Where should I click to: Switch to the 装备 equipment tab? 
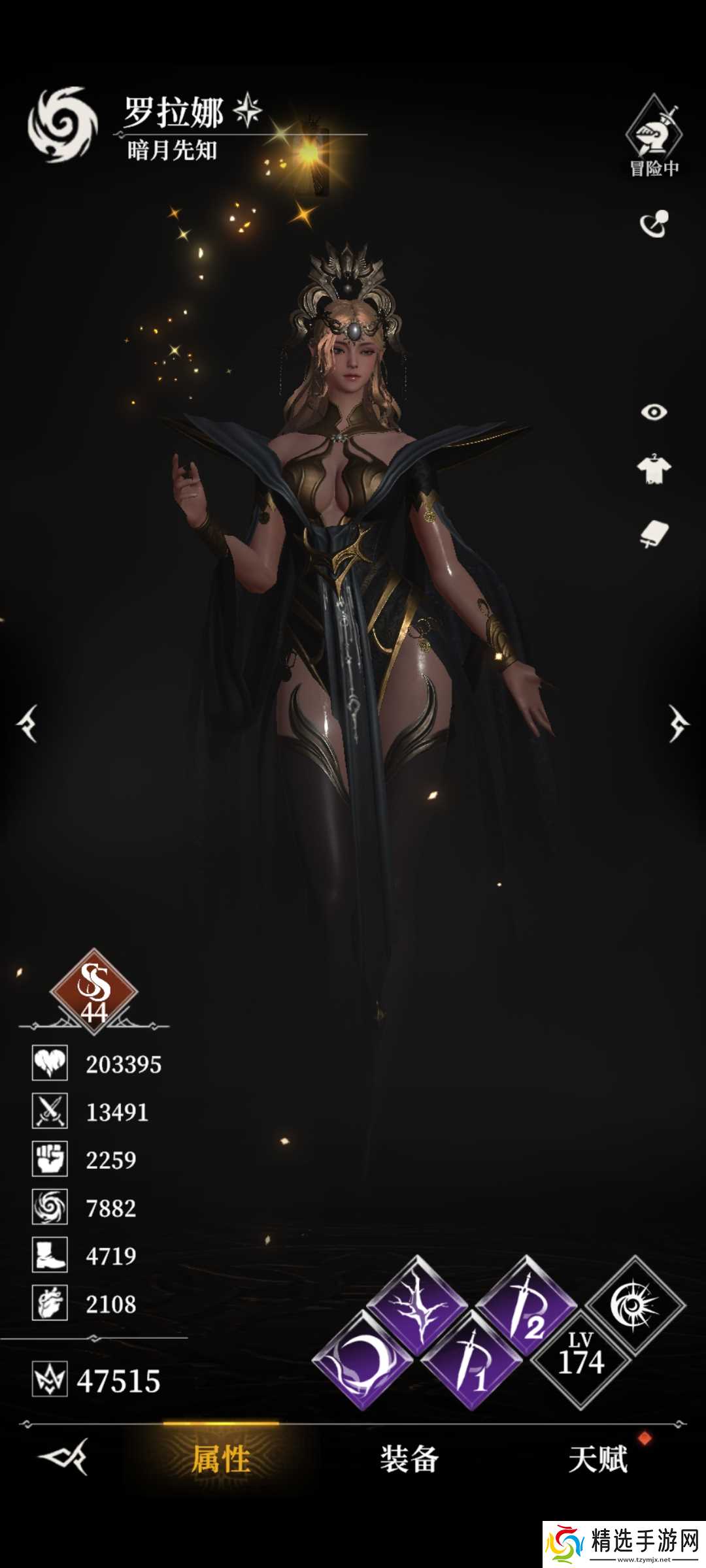click(409, 1460)
